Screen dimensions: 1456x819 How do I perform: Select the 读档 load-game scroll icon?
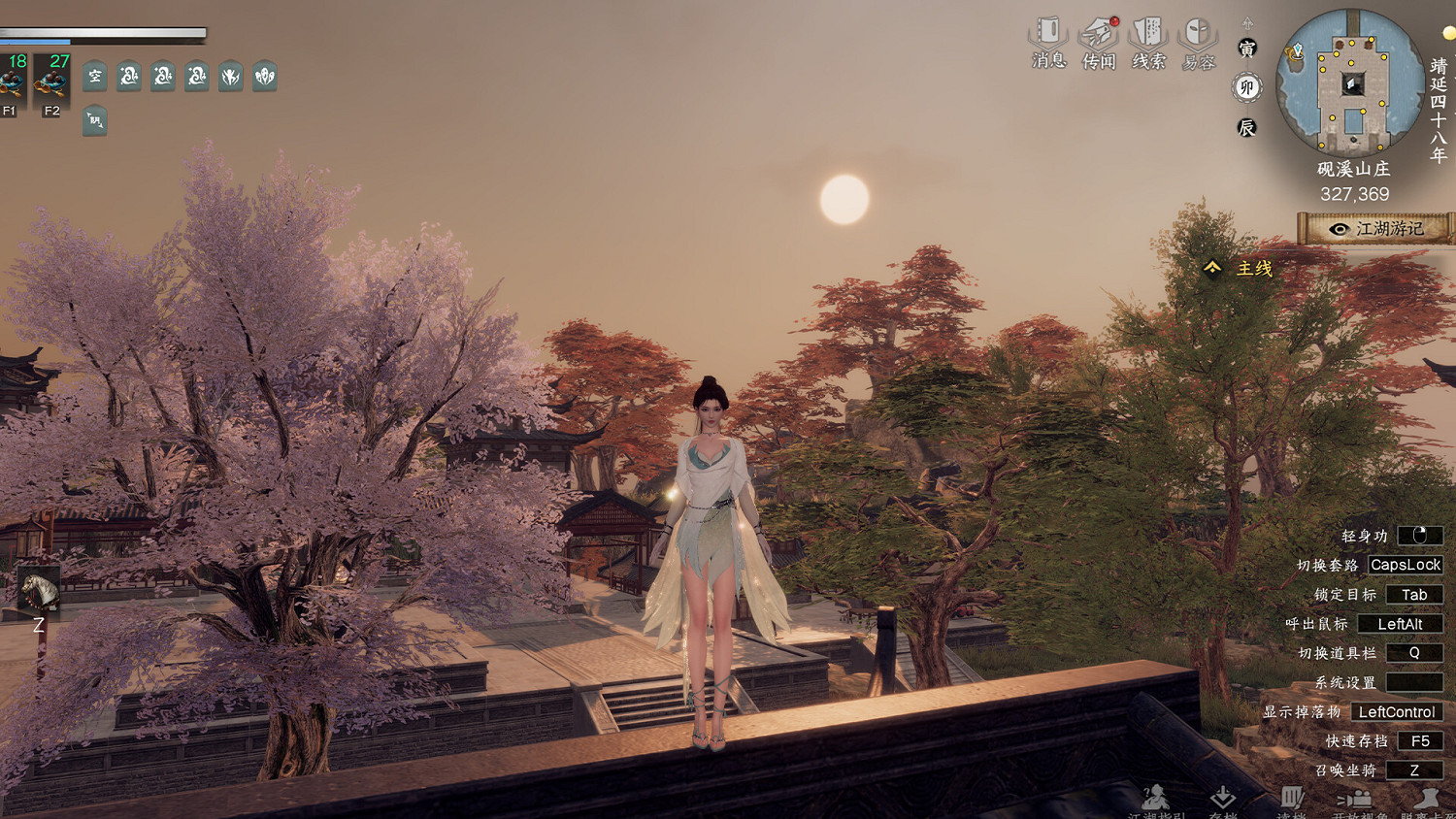click(x=1291, y=798)
